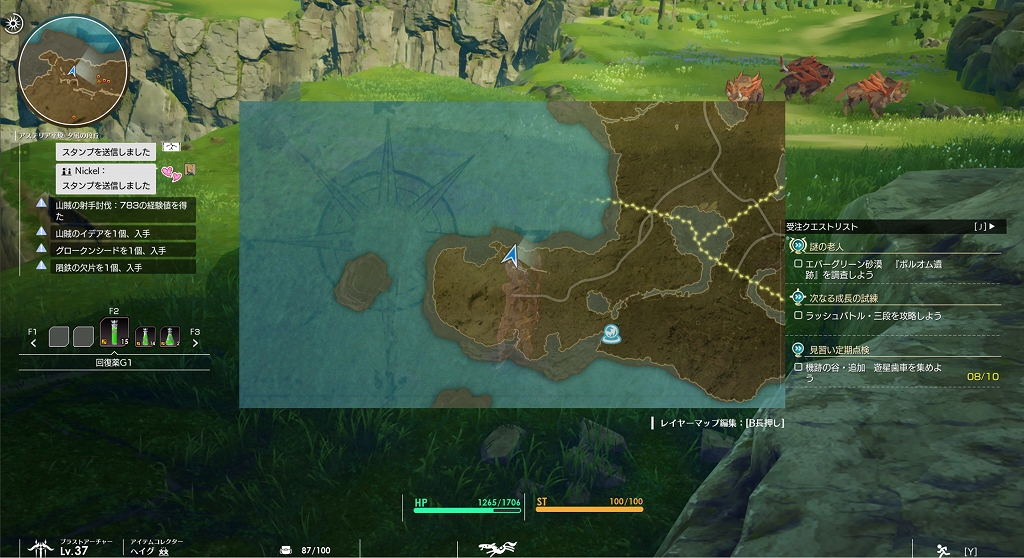Select the 次なる成長の試練 quest entry
This screenshot has height=558, width=1024.
[x=847, y=298]
